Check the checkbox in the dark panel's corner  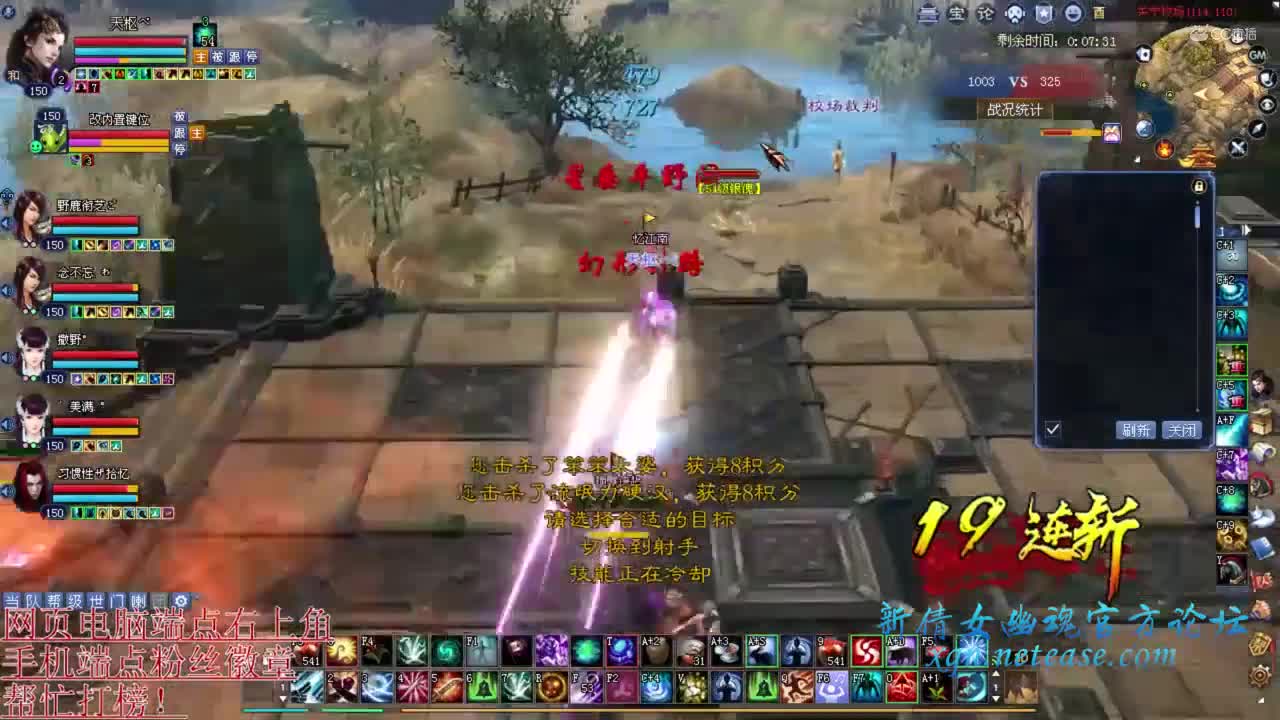(1053, 427)
